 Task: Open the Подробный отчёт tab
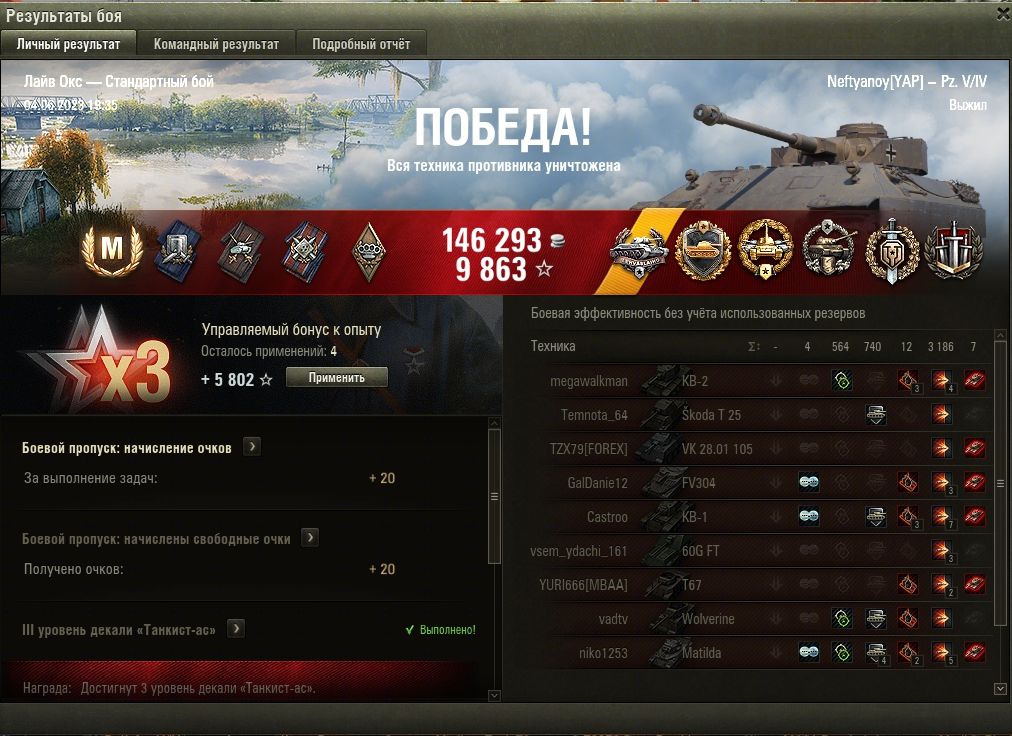pyautogui.click(x=361, y=44)
